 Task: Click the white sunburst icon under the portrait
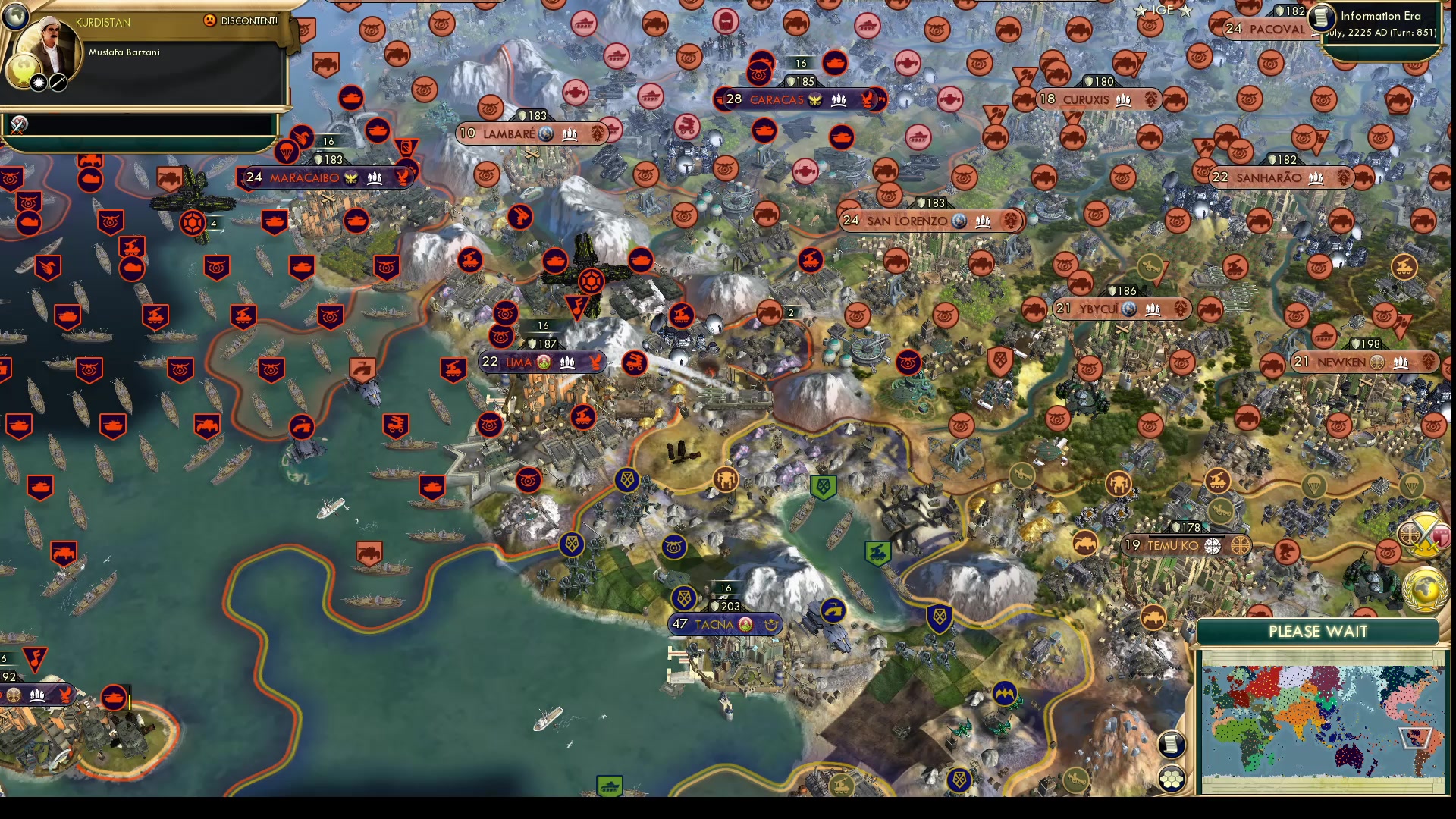[38, 83]
